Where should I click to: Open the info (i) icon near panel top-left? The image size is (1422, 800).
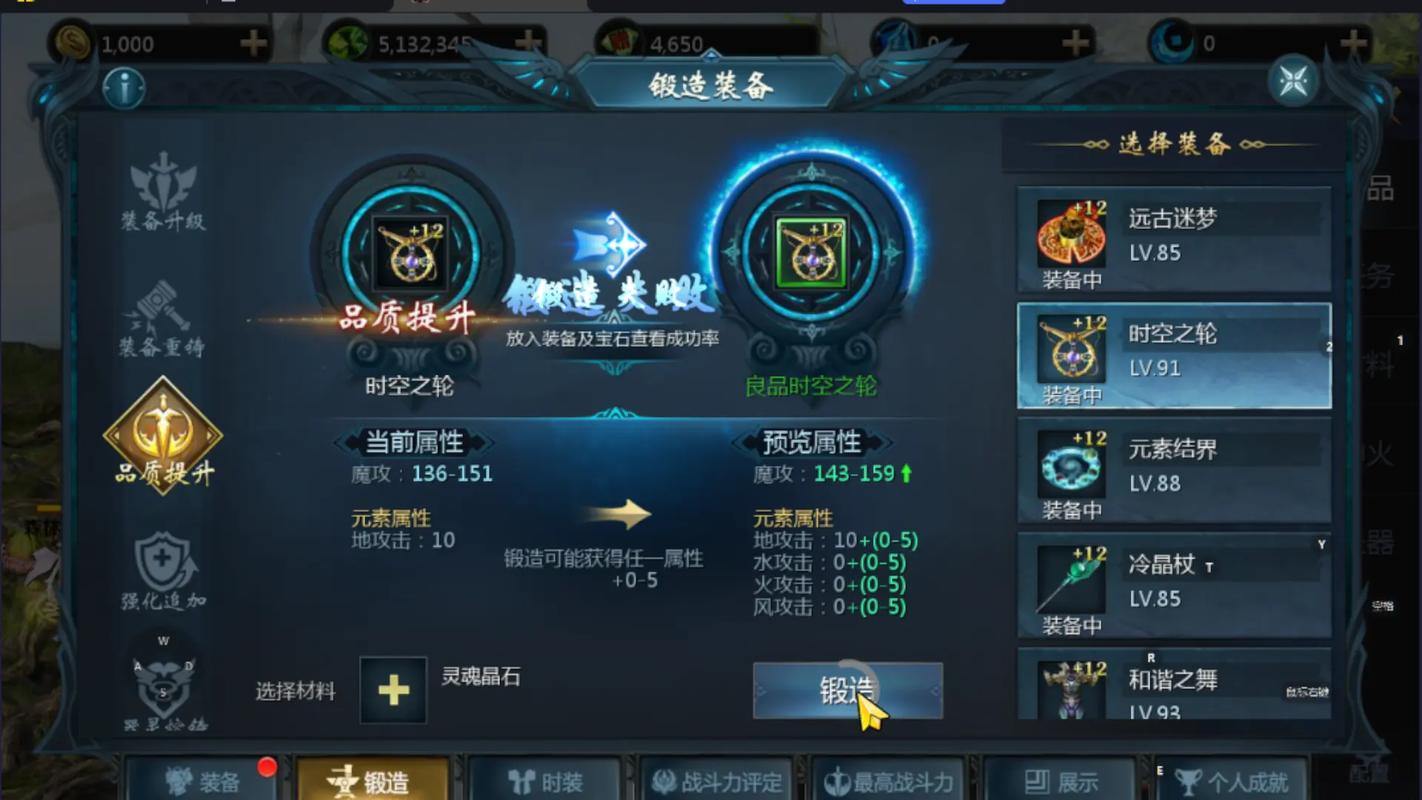coord(122,87)
